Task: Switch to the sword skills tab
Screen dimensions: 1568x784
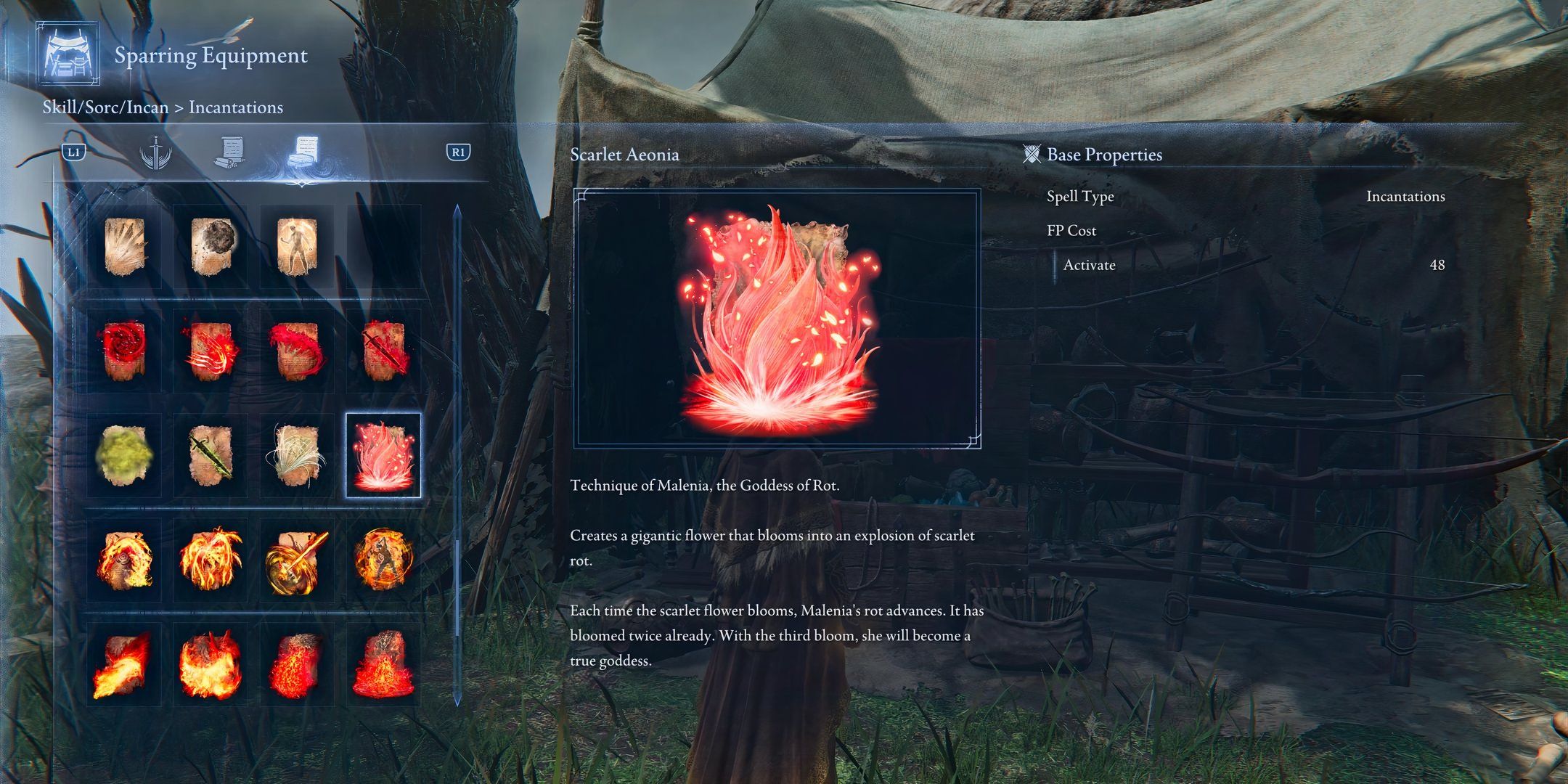Action: tap(155, 152)
